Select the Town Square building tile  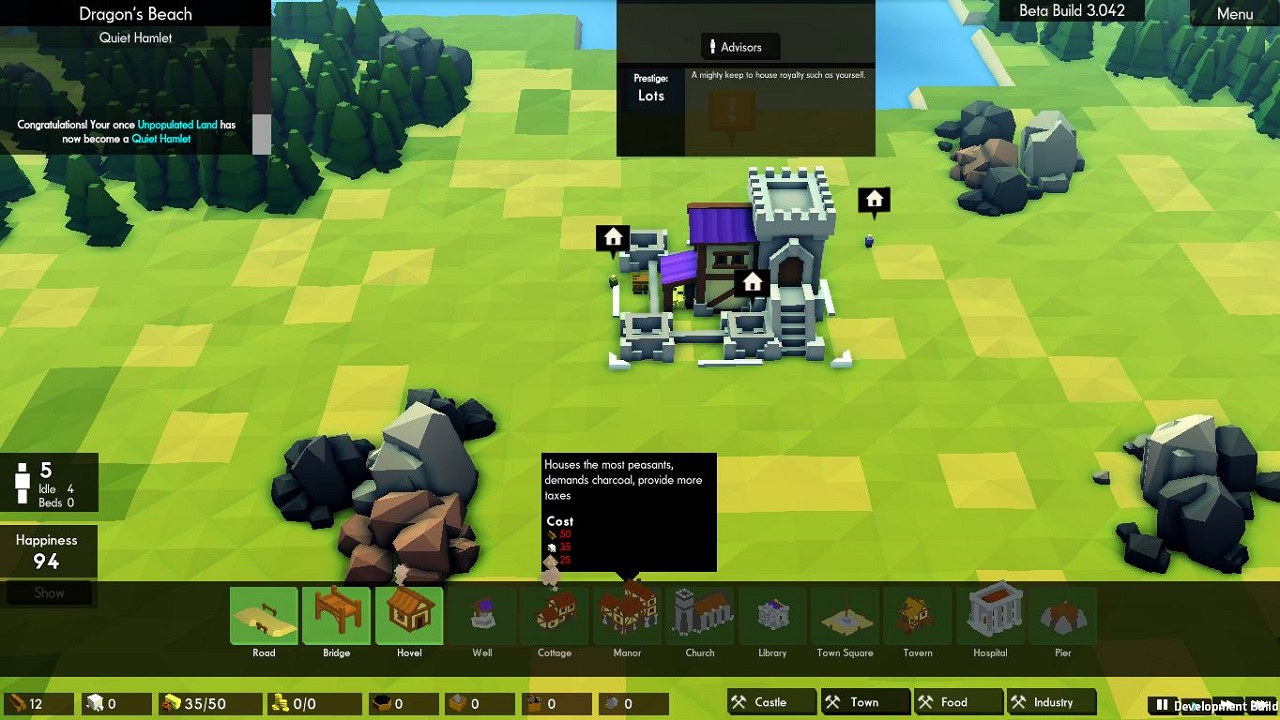(x=845, y=615)
